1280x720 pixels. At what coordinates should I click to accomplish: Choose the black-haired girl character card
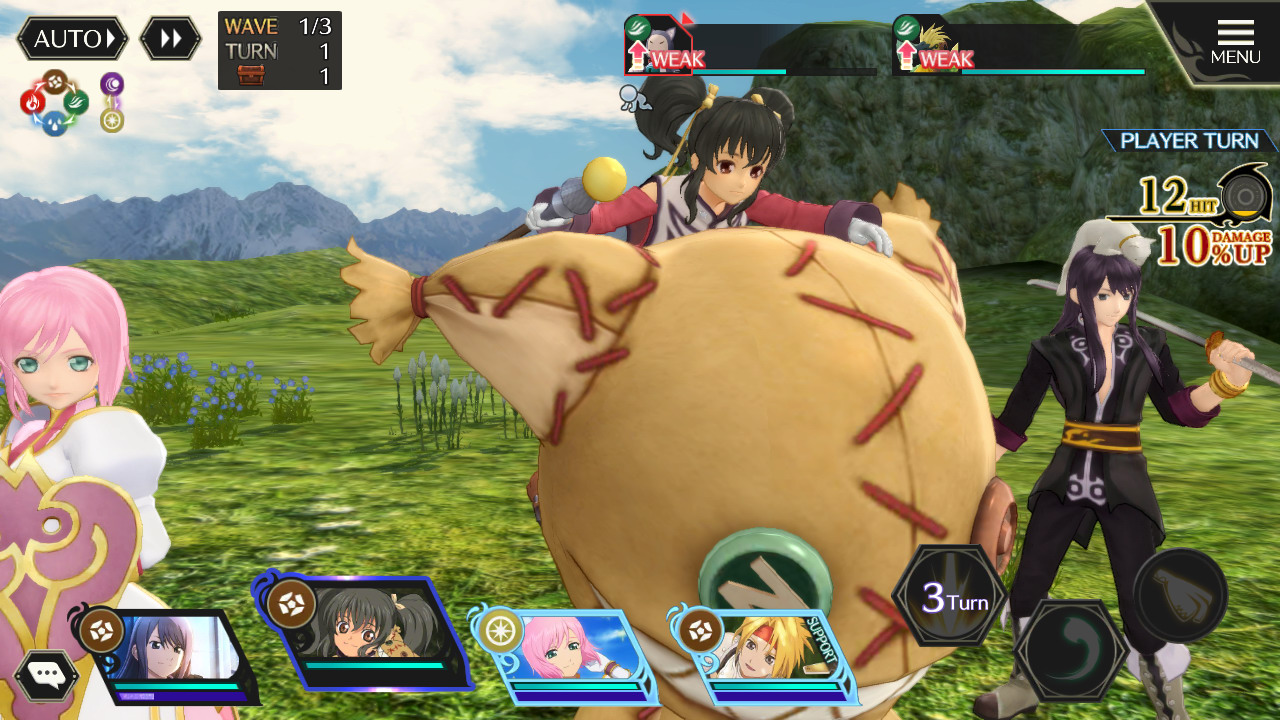point(370,635)
